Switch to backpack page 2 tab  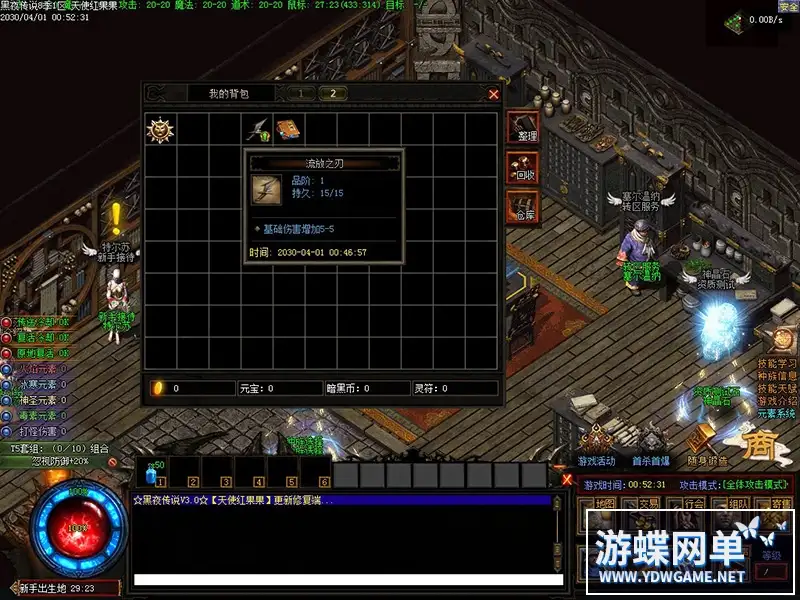point(332,93)
